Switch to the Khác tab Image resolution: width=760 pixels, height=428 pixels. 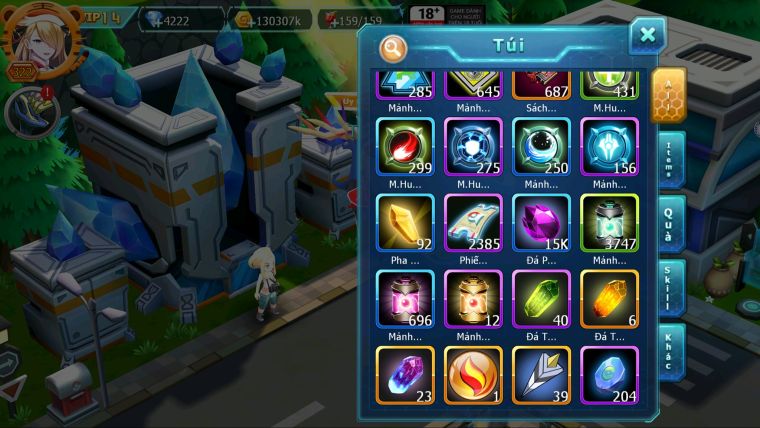[x=670, y=351]
